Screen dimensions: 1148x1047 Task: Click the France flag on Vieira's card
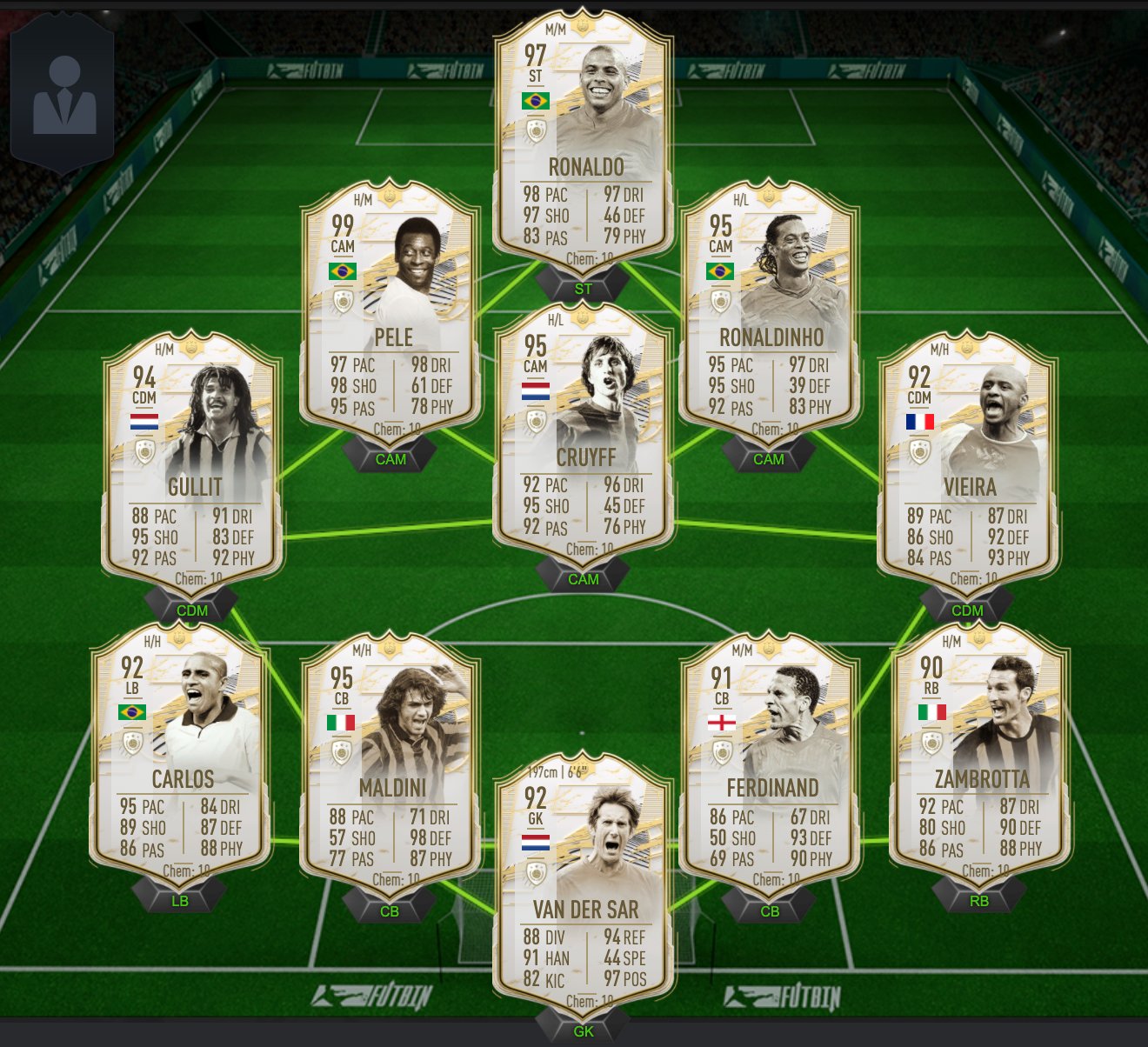coord(919,423)
